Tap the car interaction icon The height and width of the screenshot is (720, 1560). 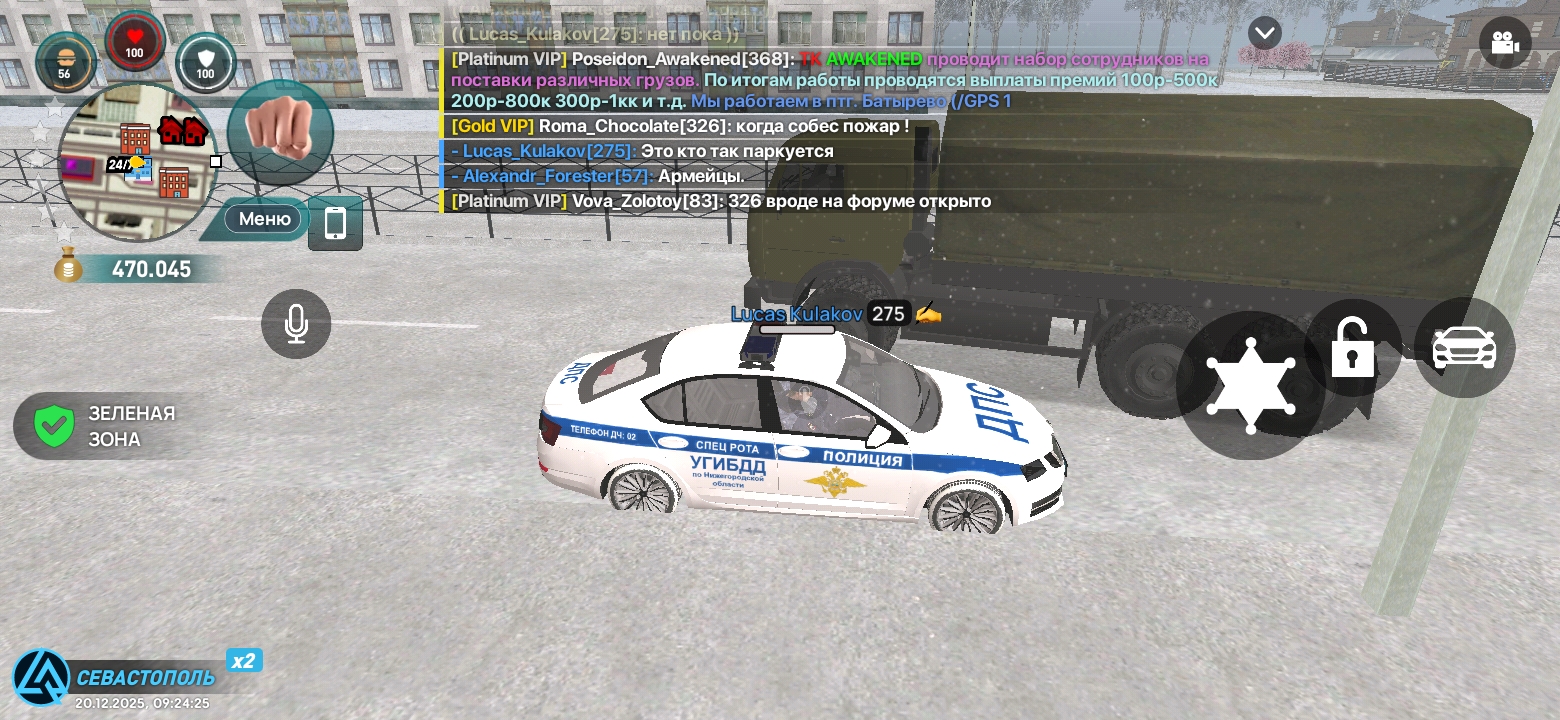tap(1463, 347)
